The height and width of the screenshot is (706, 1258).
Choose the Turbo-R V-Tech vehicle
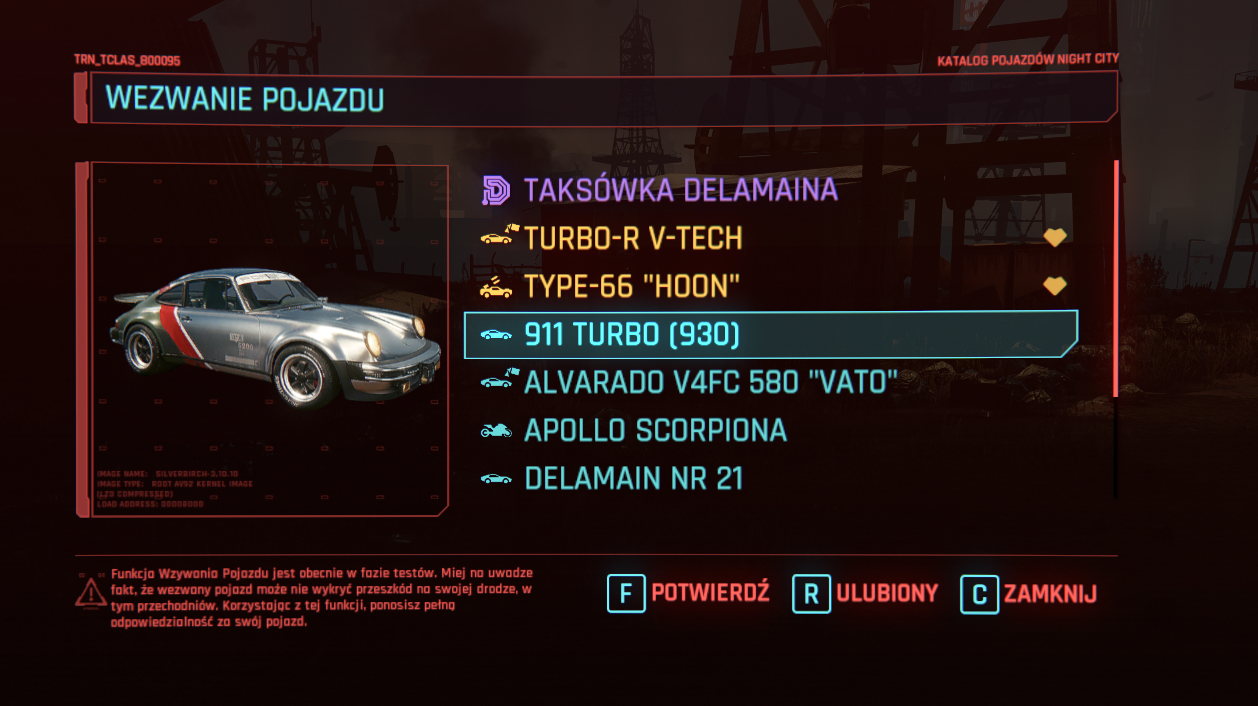coord(632,238)
